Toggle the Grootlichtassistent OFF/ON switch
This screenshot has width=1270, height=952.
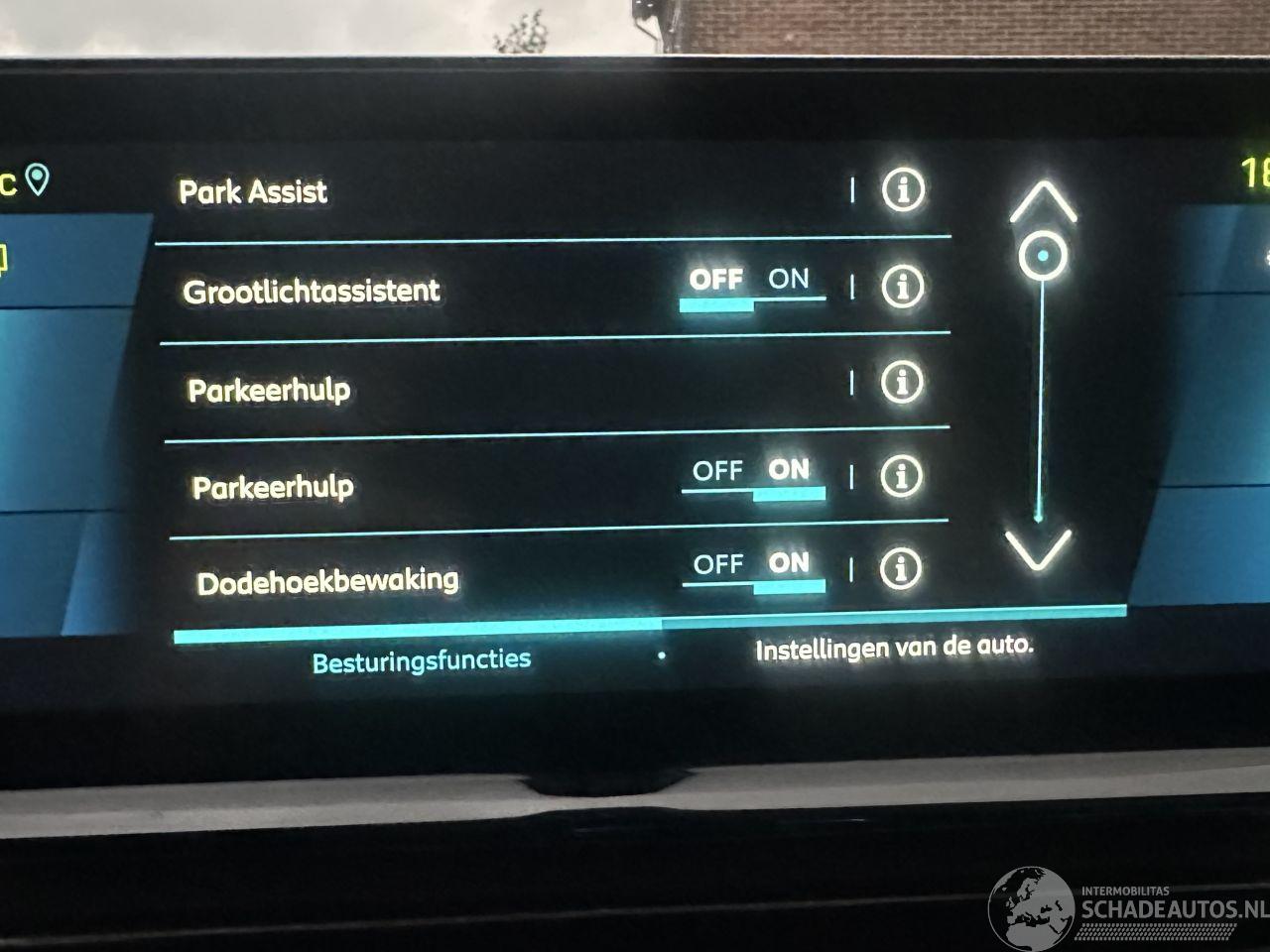pos(751,285)
